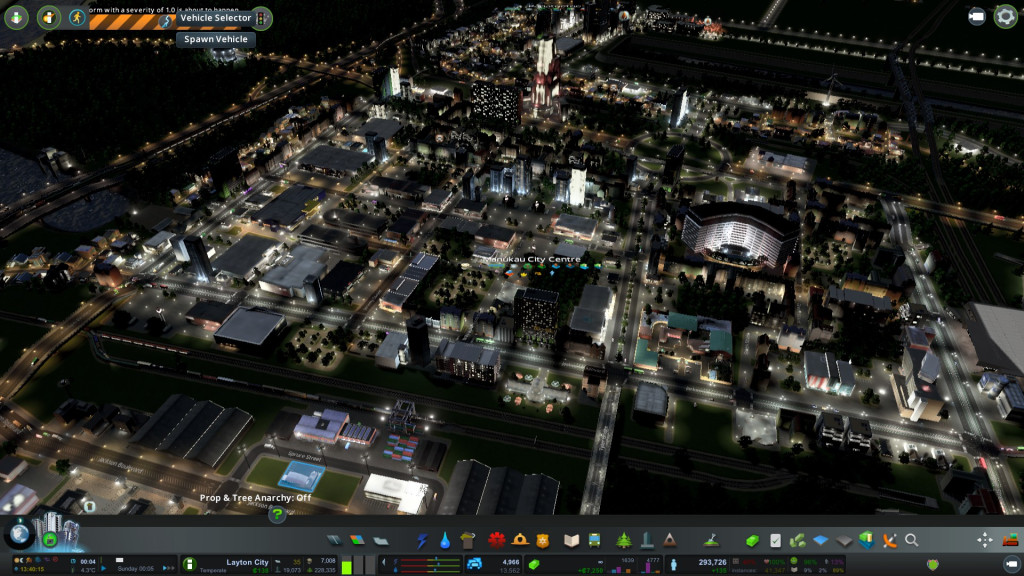
Task: Open the Water and Sewage menu
Action: 444,540
